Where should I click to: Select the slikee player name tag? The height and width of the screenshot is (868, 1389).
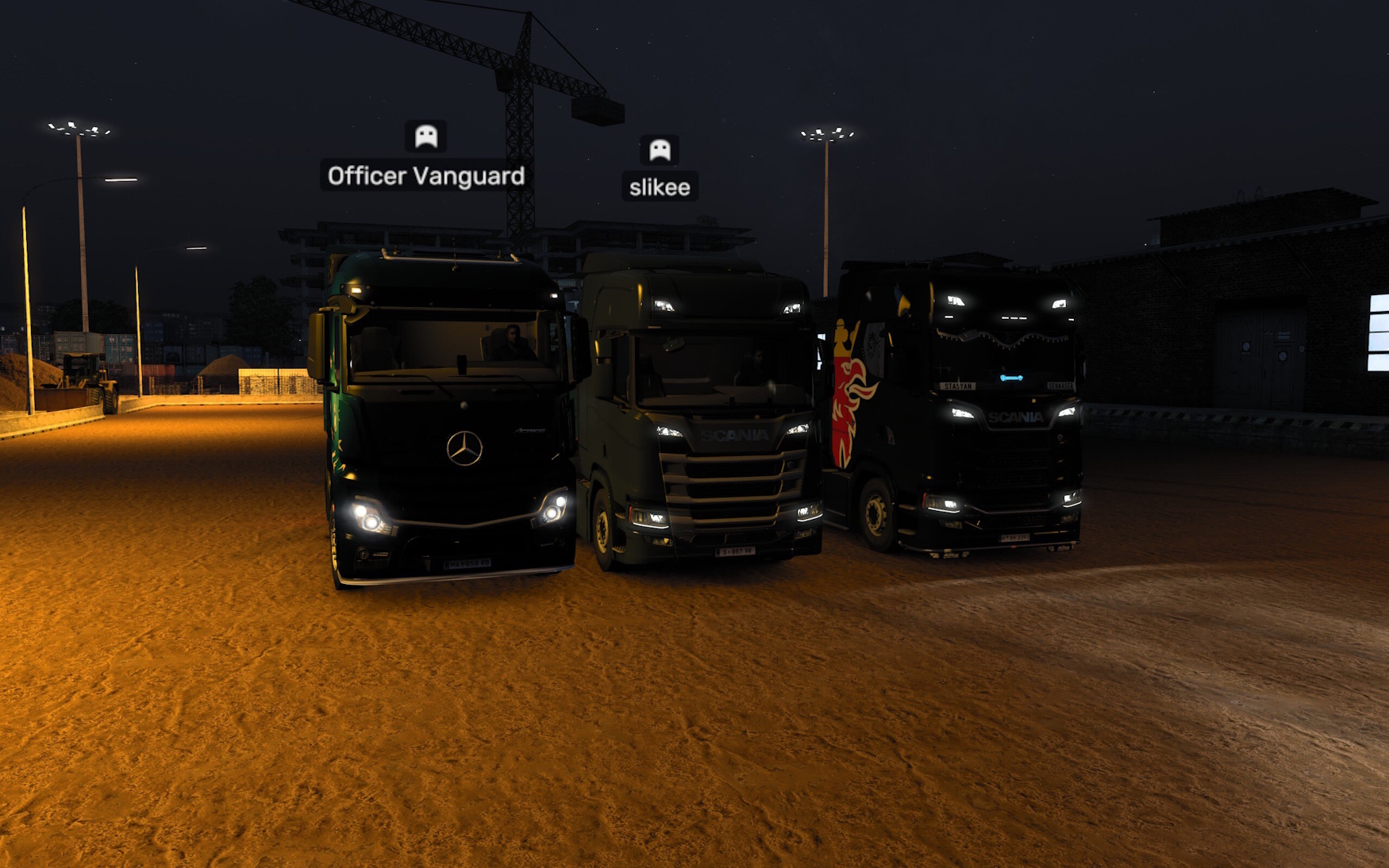(660, 187)
